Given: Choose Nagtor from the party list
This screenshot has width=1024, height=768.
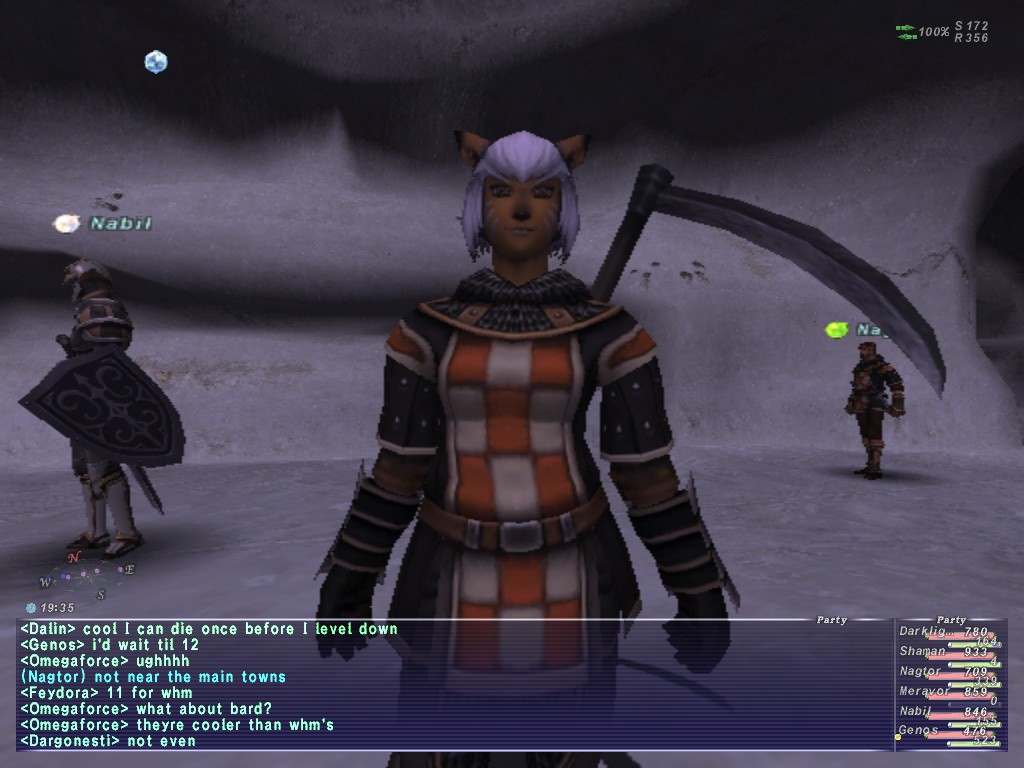Looking at the screenshot, I should 921,672.
